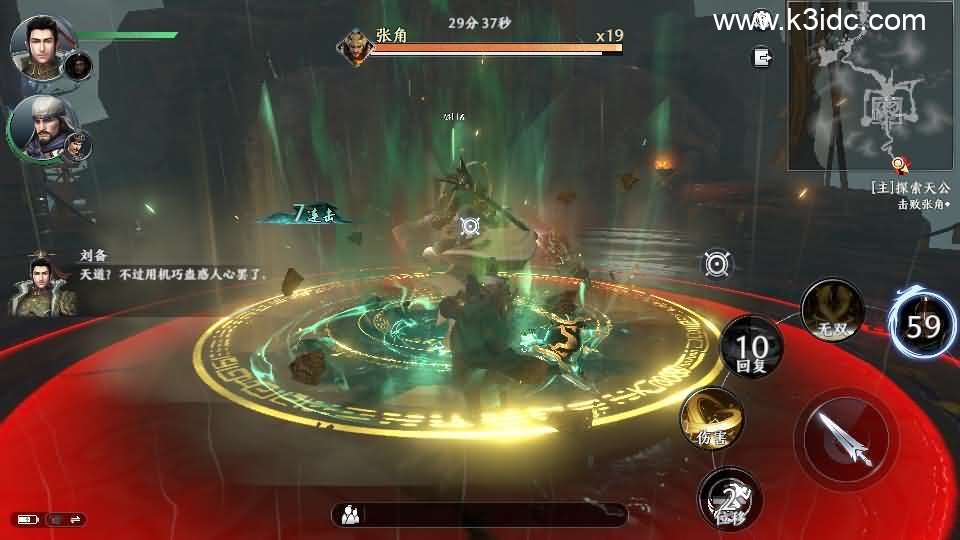Tap the spear basic attack button
Screen dimensions: 960x540
click(x=845, y=437)
